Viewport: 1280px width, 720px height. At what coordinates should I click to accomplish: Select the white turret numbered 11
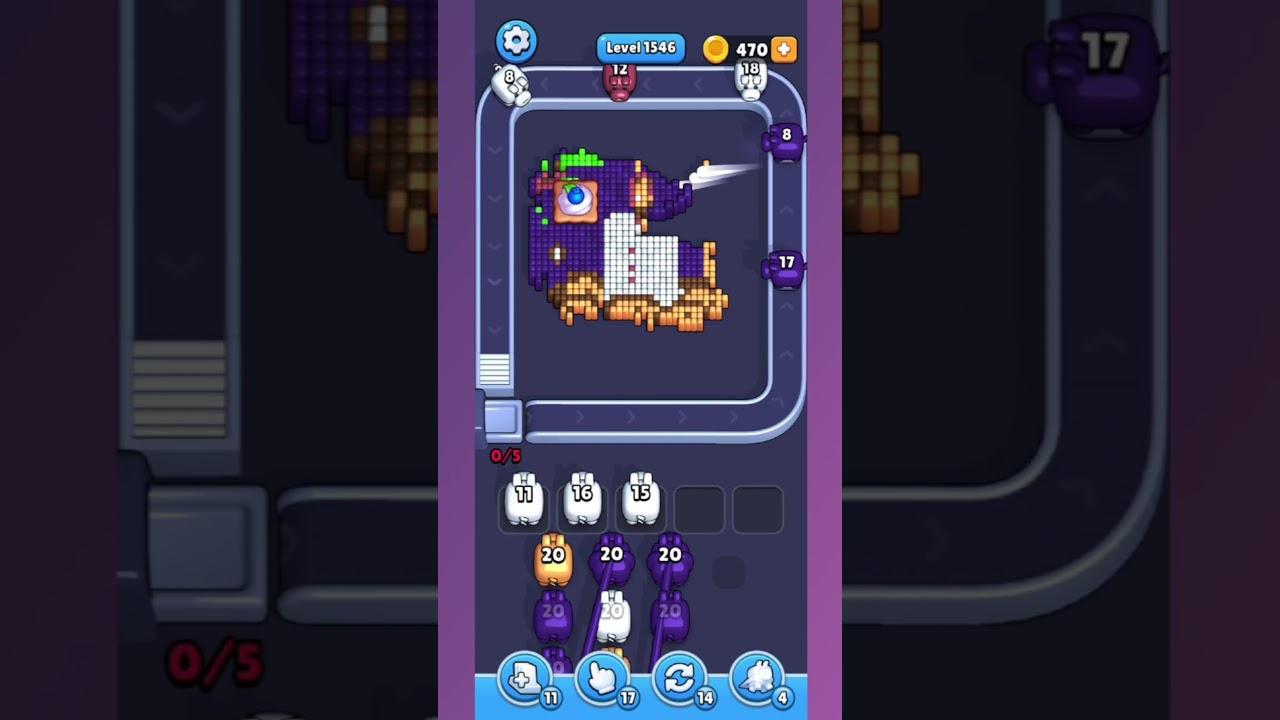[523, 500]
